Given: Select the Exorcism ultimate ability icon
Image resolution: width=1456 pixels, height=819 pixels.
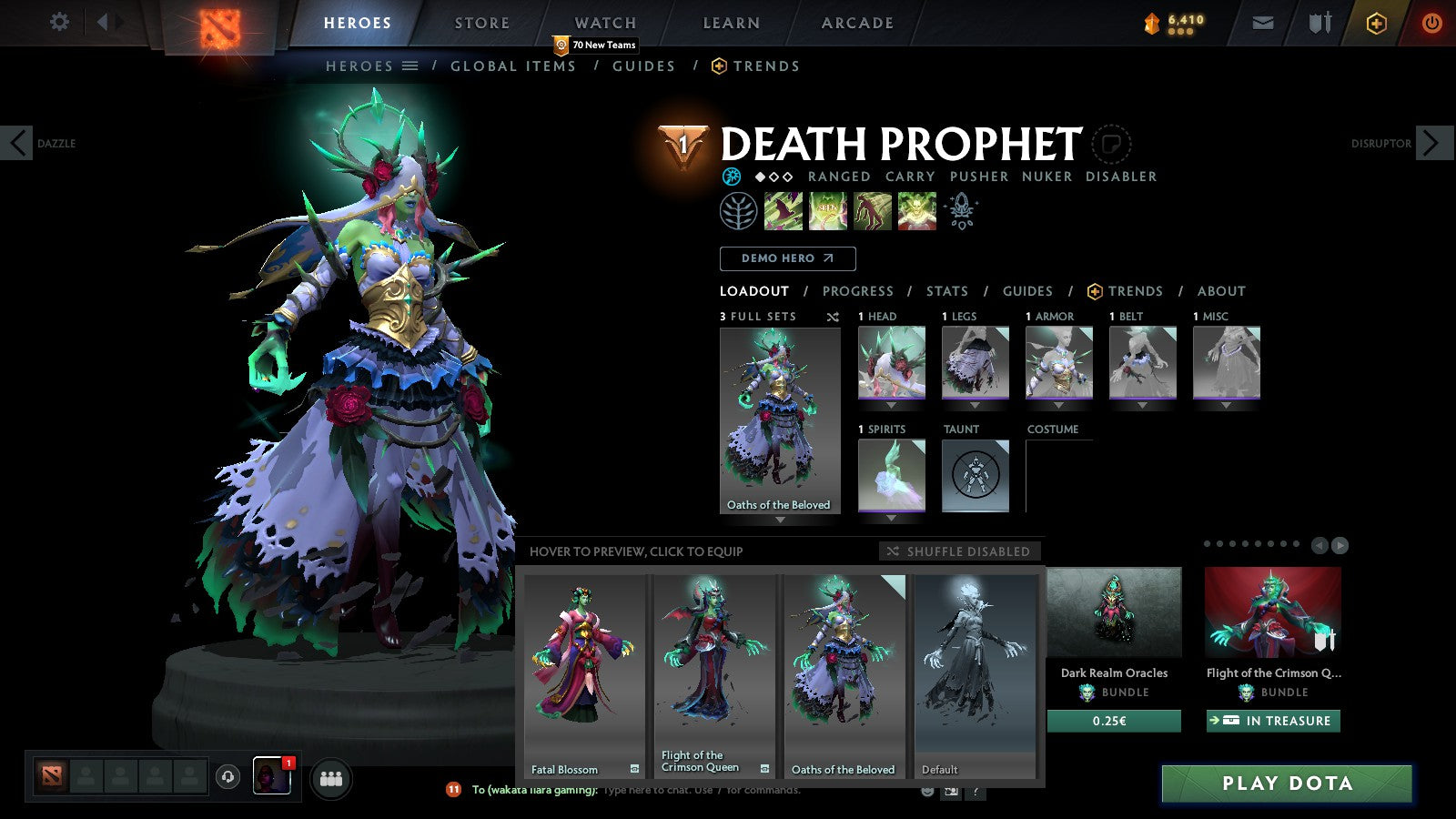Looking at the screenshot, I should (x=916, y=212).
